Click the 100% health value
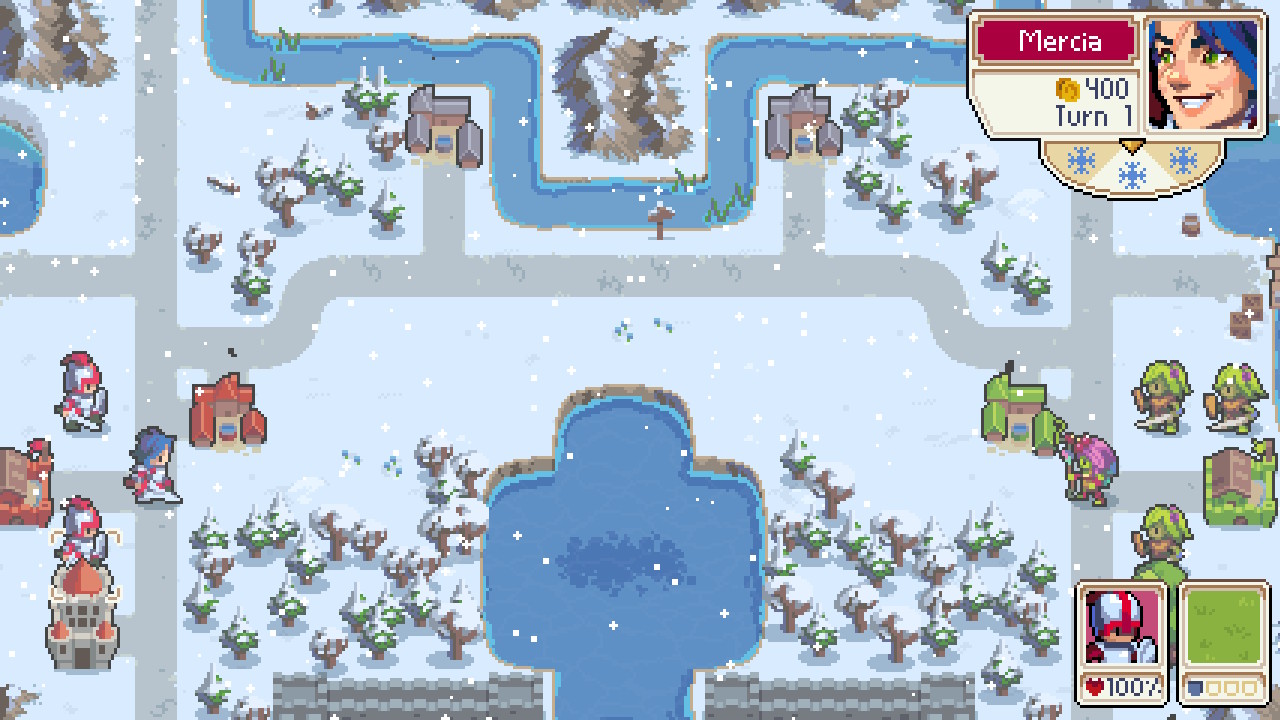This screenshot has width=1280, height=720. pos(1130,687)
